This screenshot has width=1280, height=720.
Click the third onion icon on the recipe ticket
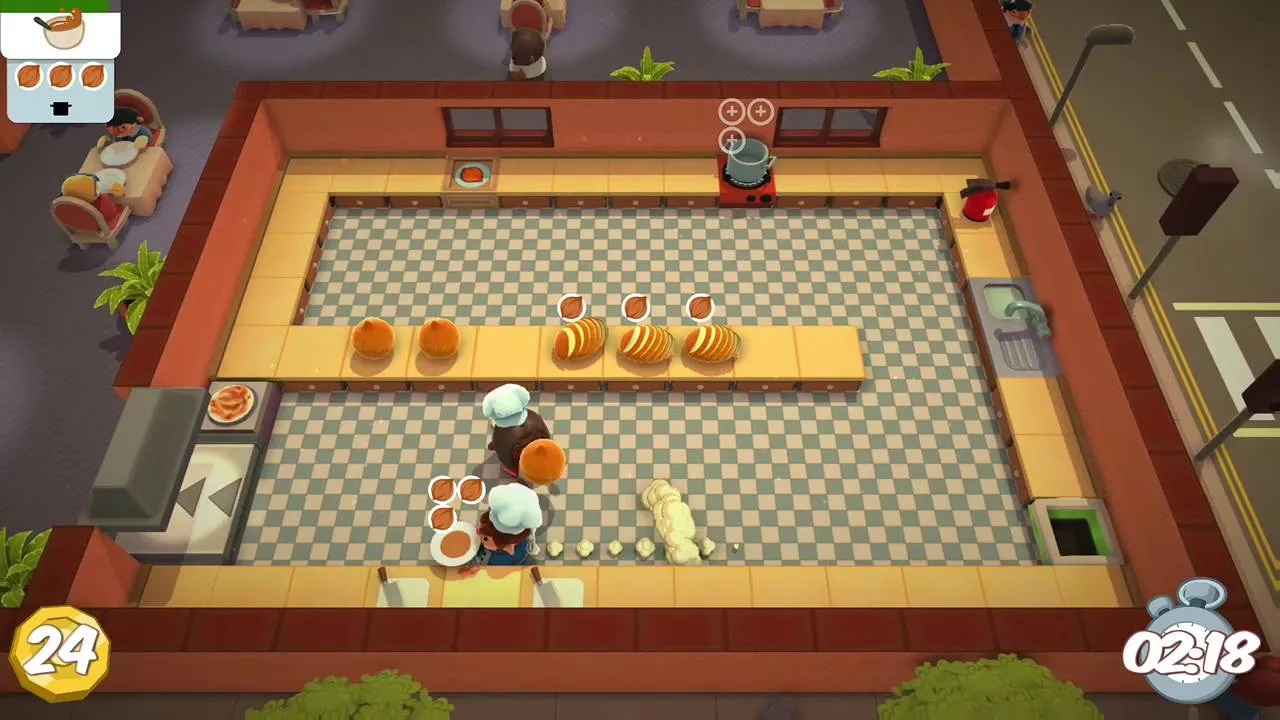(92, 75)
